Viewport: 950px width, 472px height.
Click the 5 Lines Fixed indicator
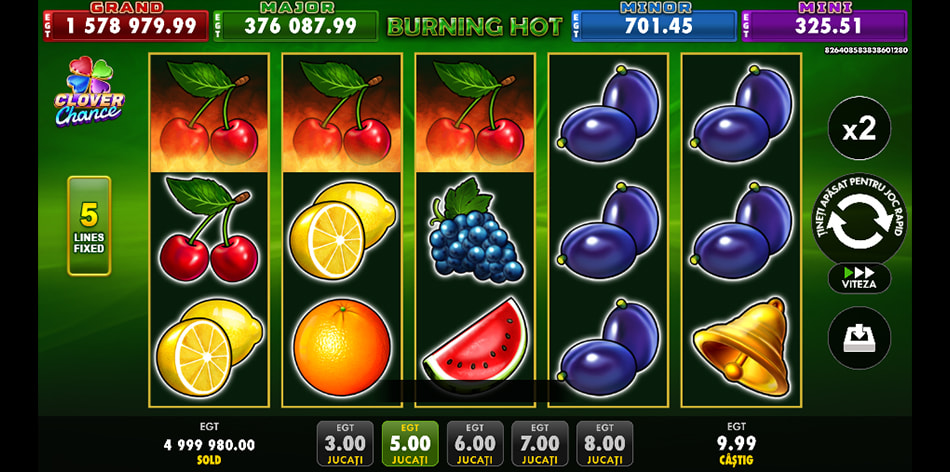coord(89,225)
